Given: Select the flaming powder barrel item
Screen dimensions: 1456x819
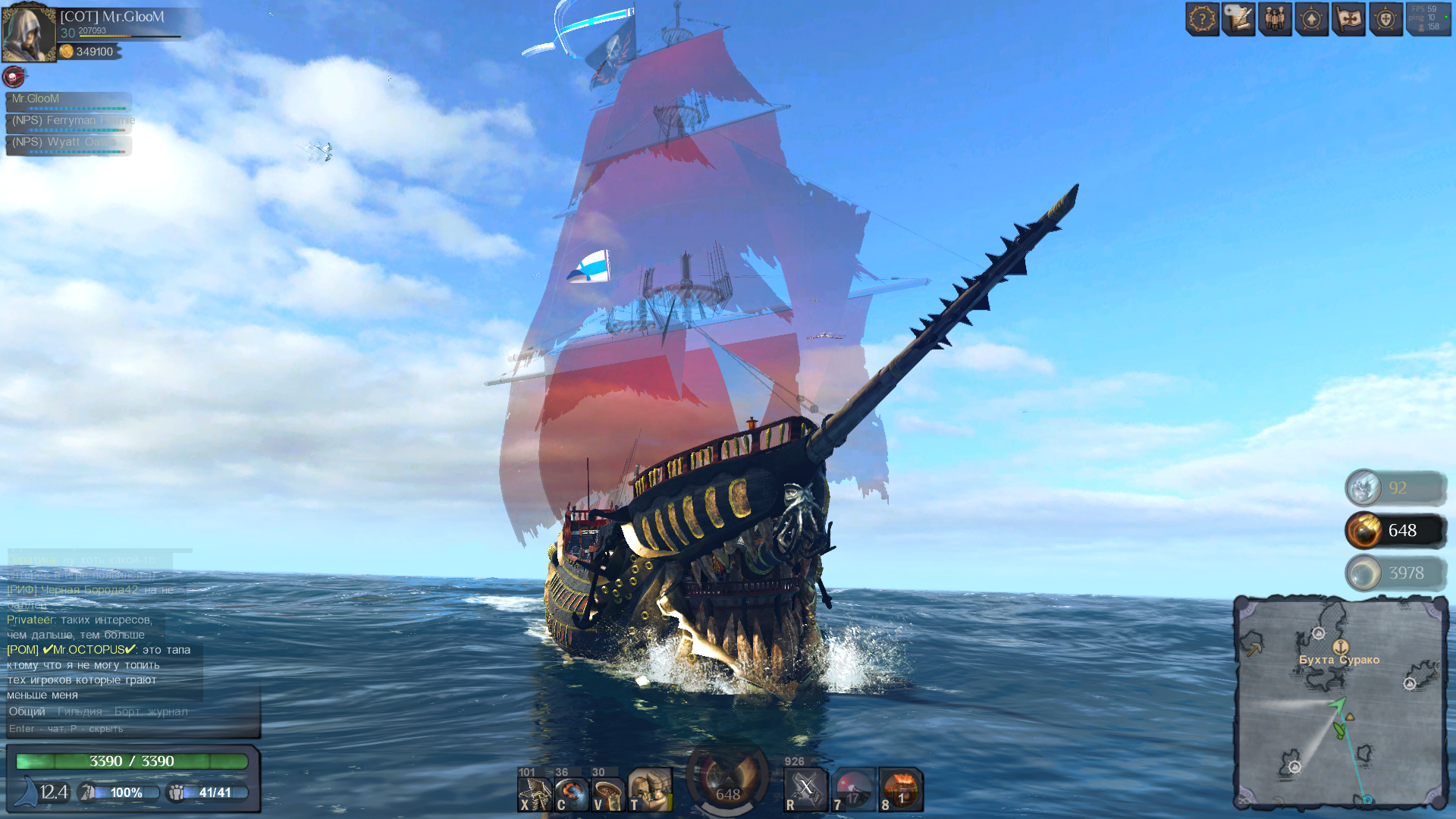Looking at the screenshot, I should click(x=901, y=789).
